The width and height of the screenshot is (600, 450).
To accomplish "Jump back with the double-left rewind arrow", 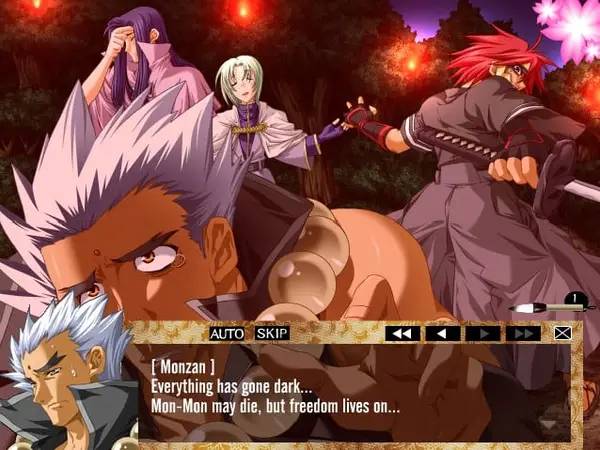I will tap(402, 333).
